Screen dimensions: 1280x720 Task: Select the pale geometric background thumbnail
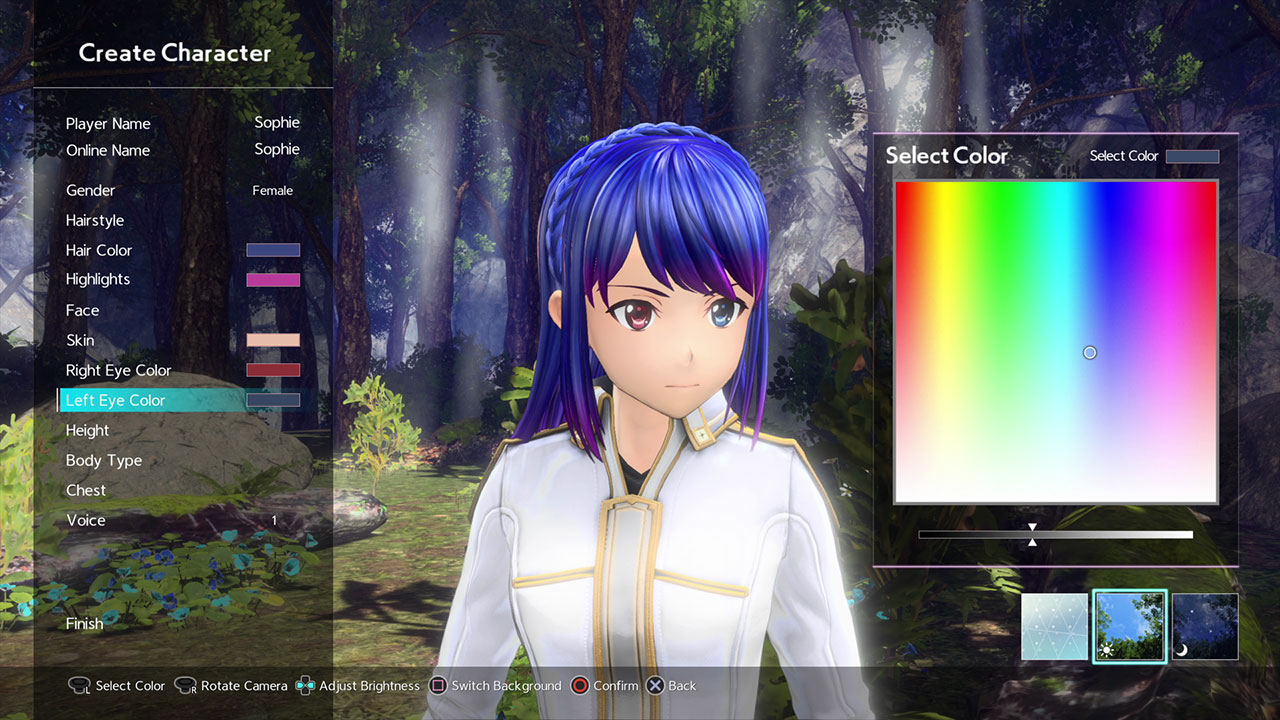tap(1054, 627)
